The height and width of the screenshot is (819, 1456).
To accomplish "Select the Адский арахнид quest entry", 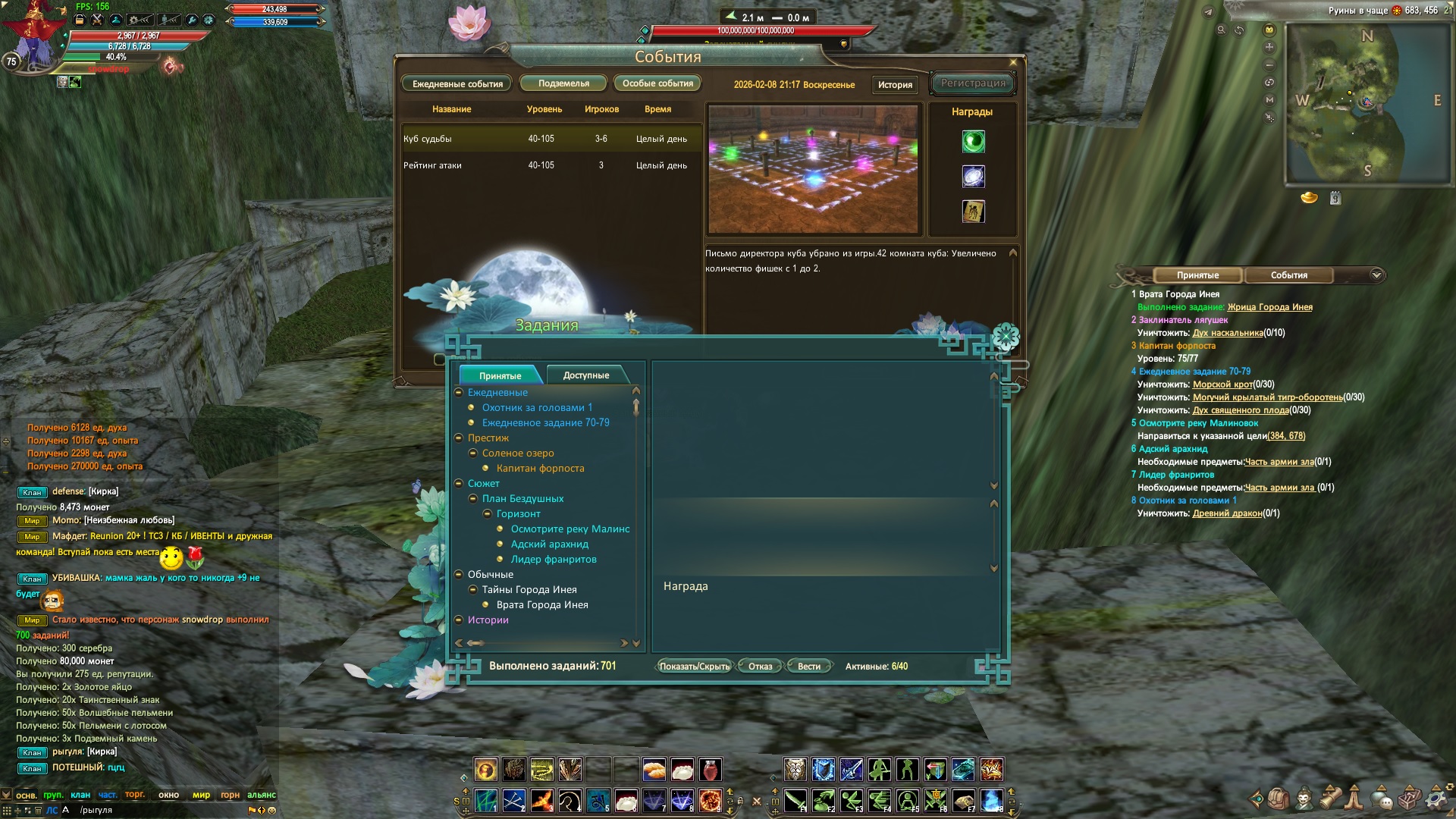I will (x=549, y=544).
